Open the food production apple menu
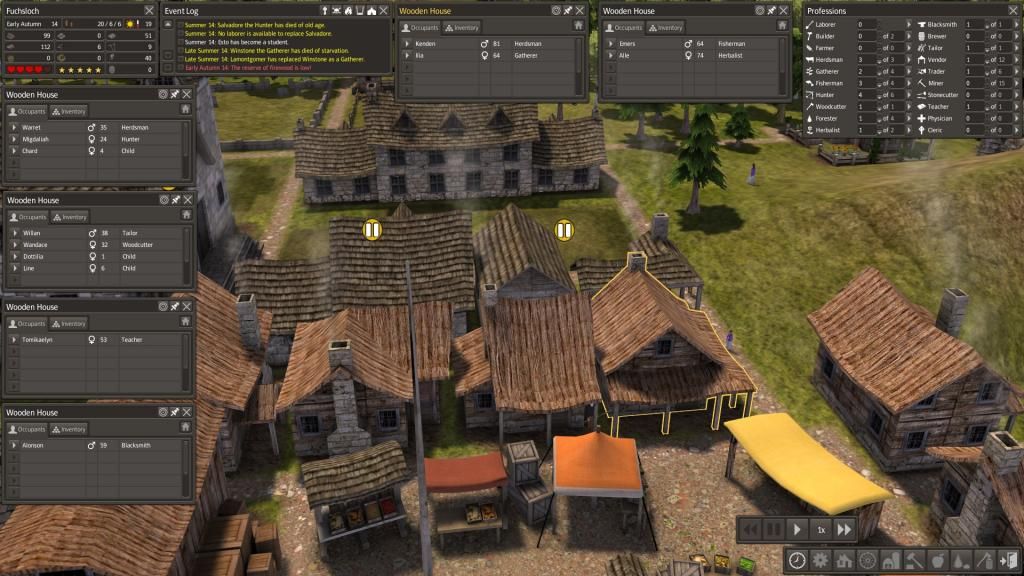1024x576 pixels. pos(938,560)
